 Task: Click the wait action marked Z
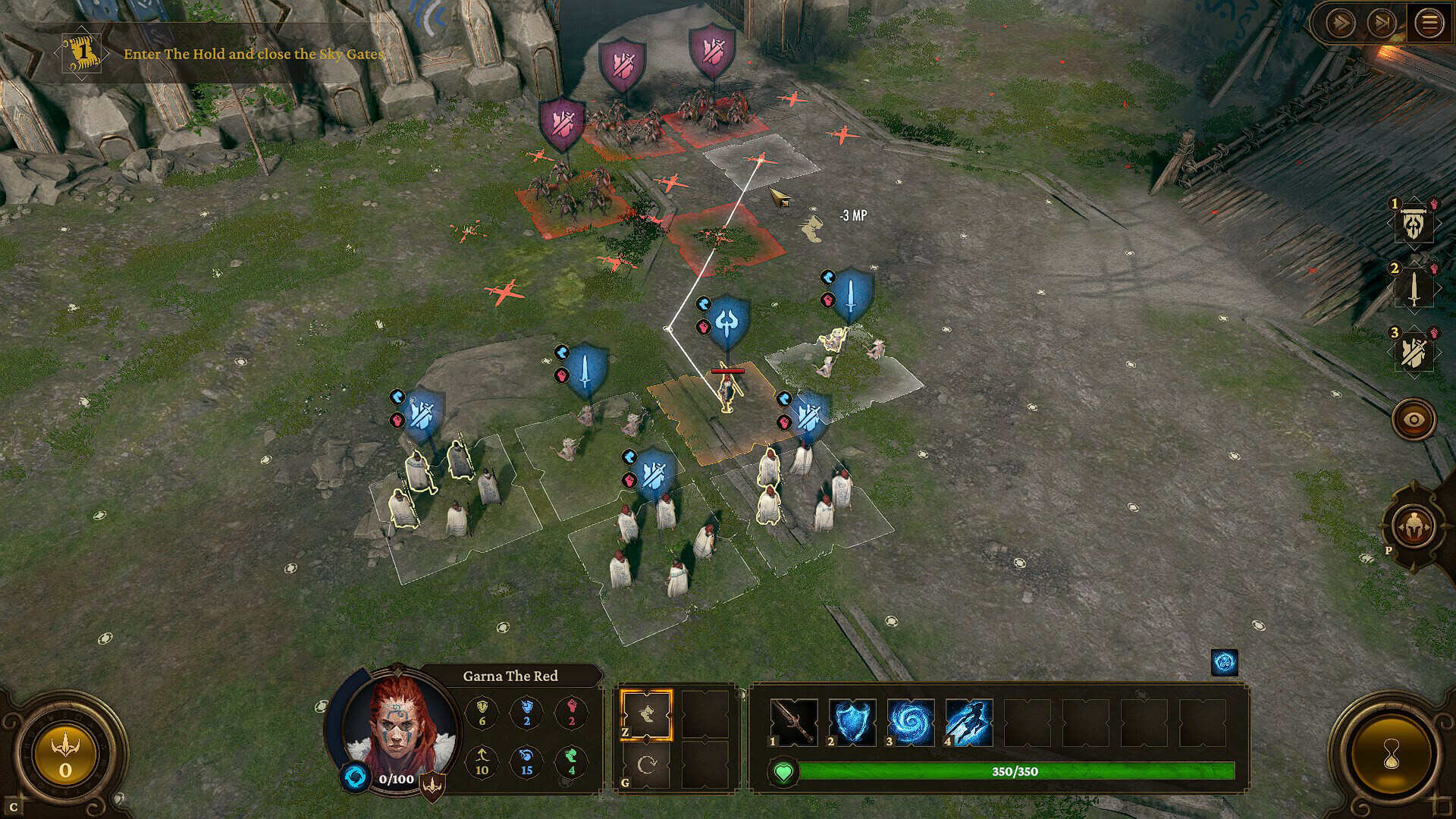(x=645, y=716)
